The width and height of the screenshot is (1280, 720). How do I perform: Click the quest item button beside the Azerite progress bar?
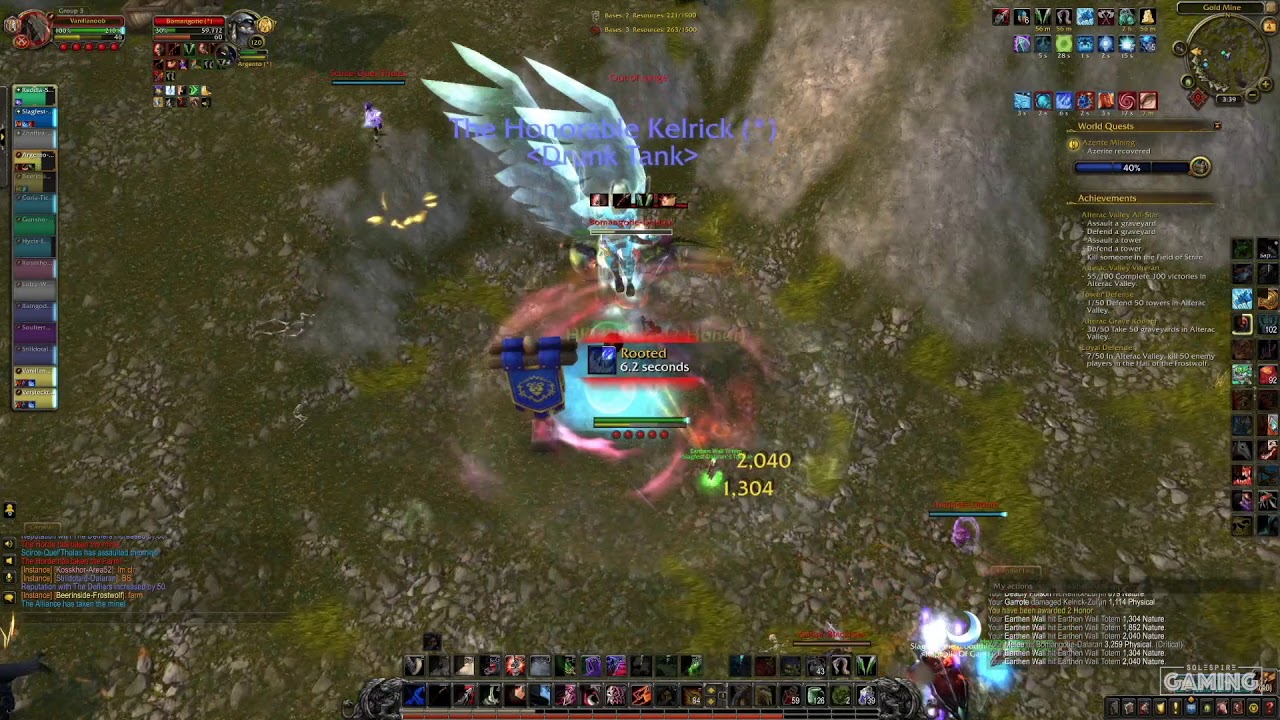[1200, 168]
